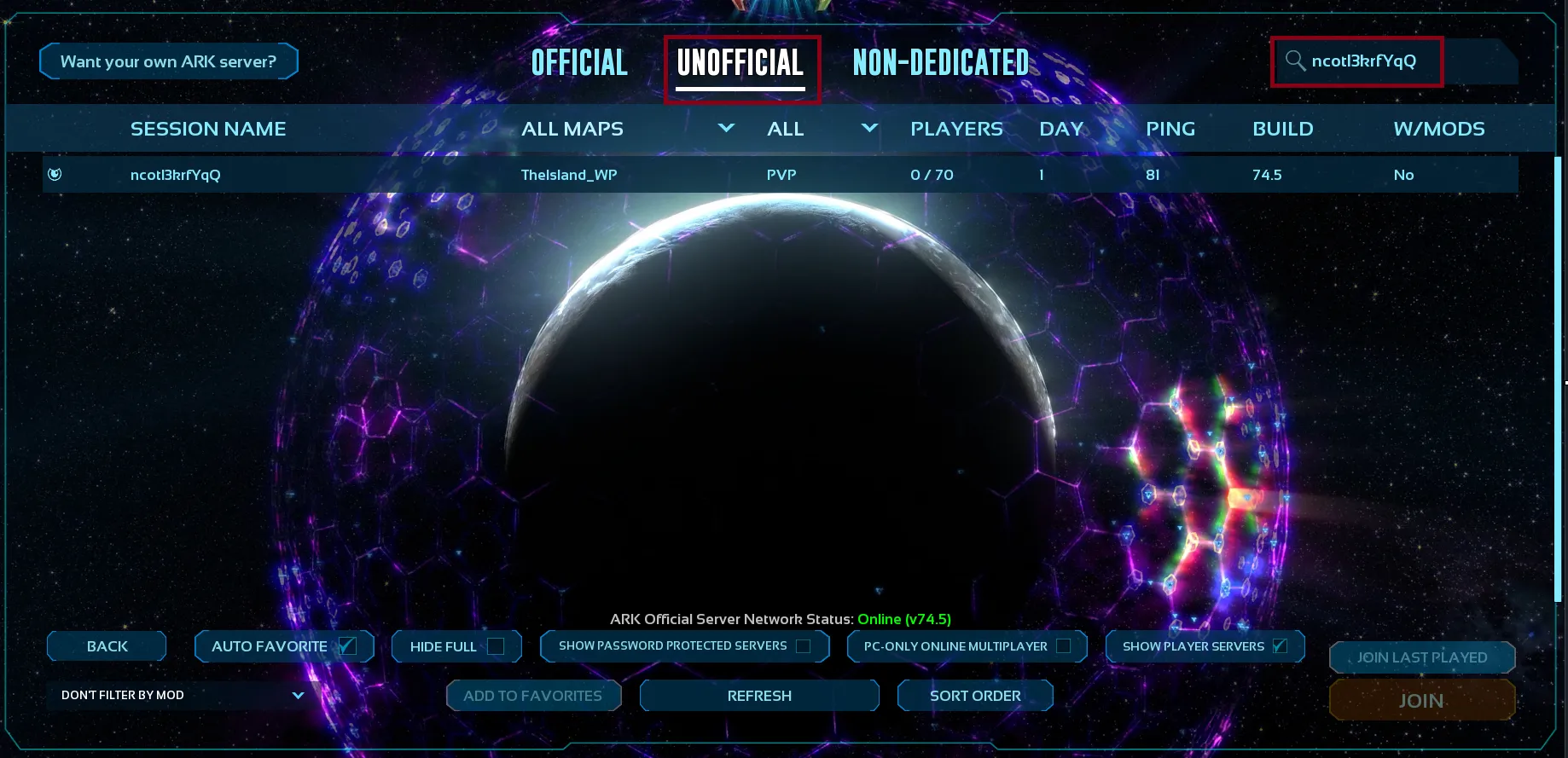Open the SESSION NAME column header
1568x758 pixels.
[x=208, y=129]
